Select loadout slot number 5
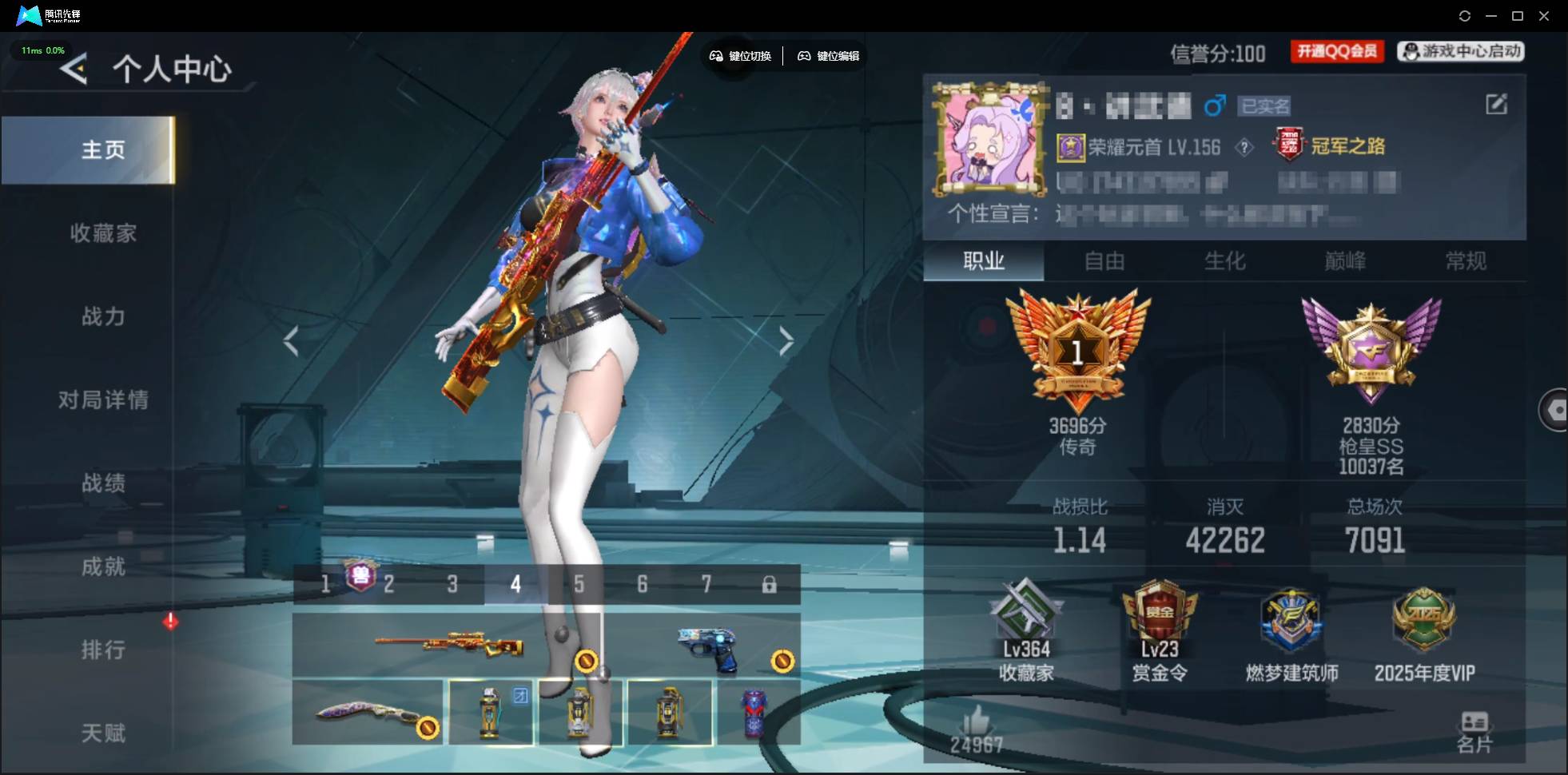 [579, 585]
